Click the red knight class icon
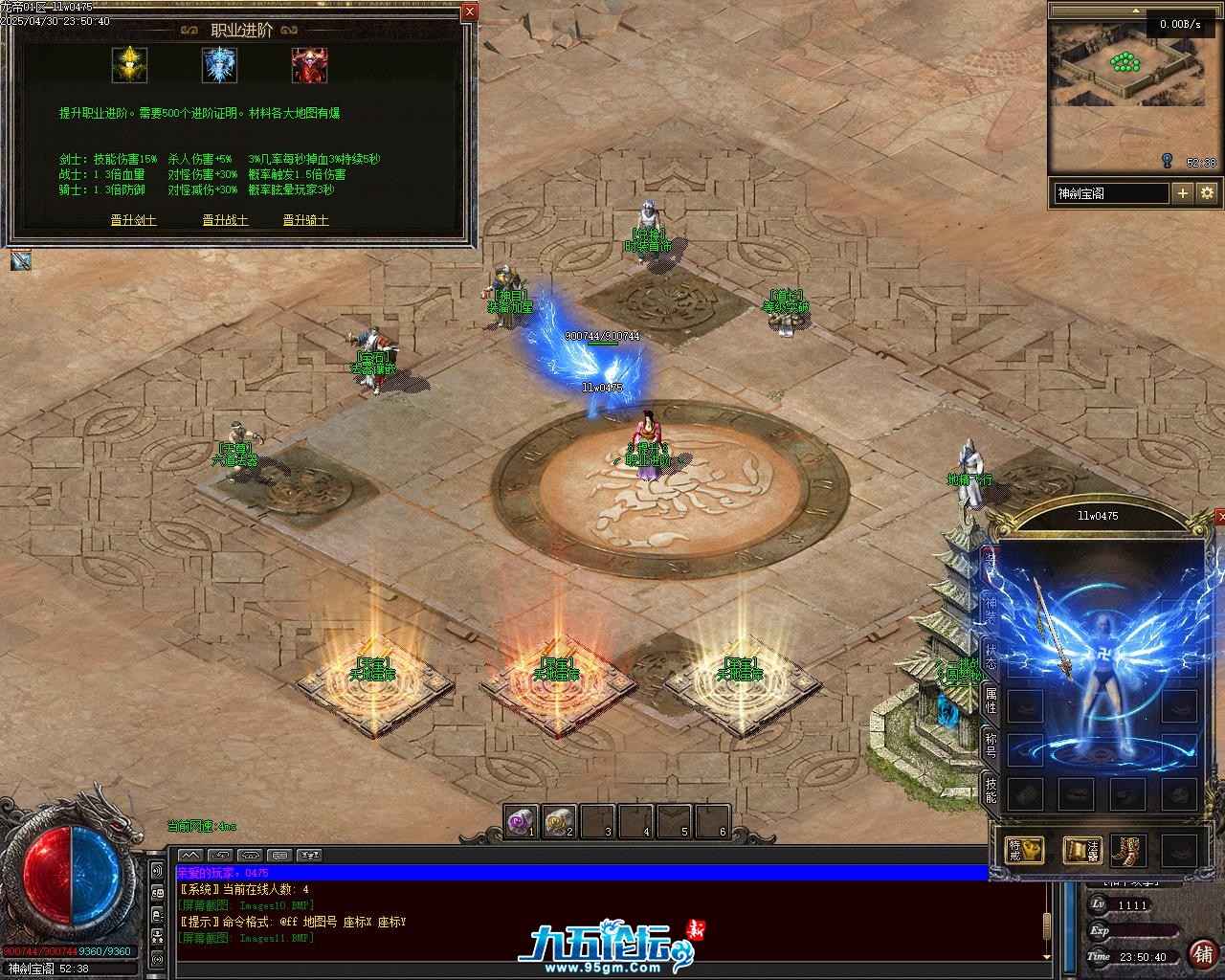The width and height of the screenshot is (1225, 980). (309, 65)
